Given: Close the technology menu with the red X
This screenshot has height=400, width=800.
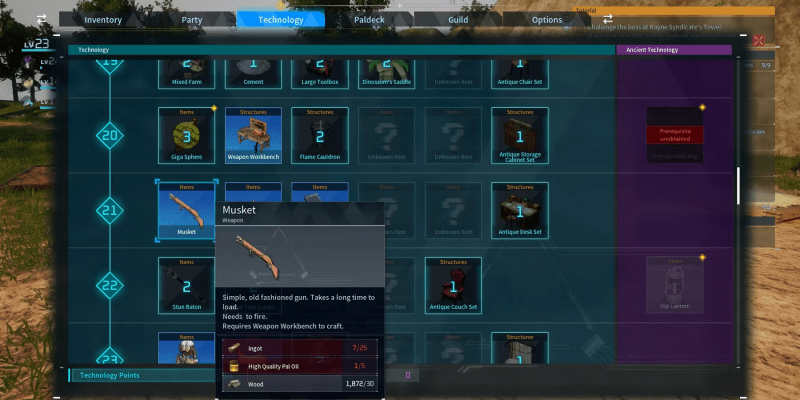Looking at the screenshot, I should tap(758, 41).
